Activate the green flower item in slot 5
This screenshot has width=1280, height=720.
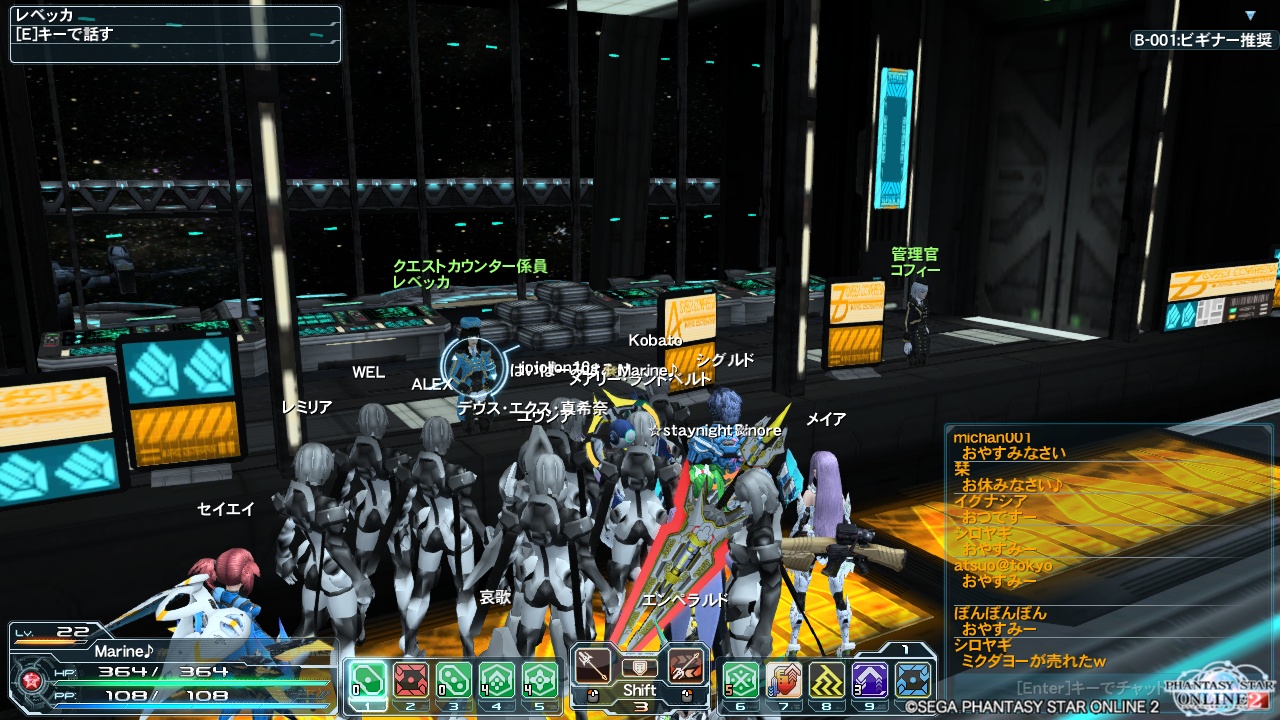(540, 680)
